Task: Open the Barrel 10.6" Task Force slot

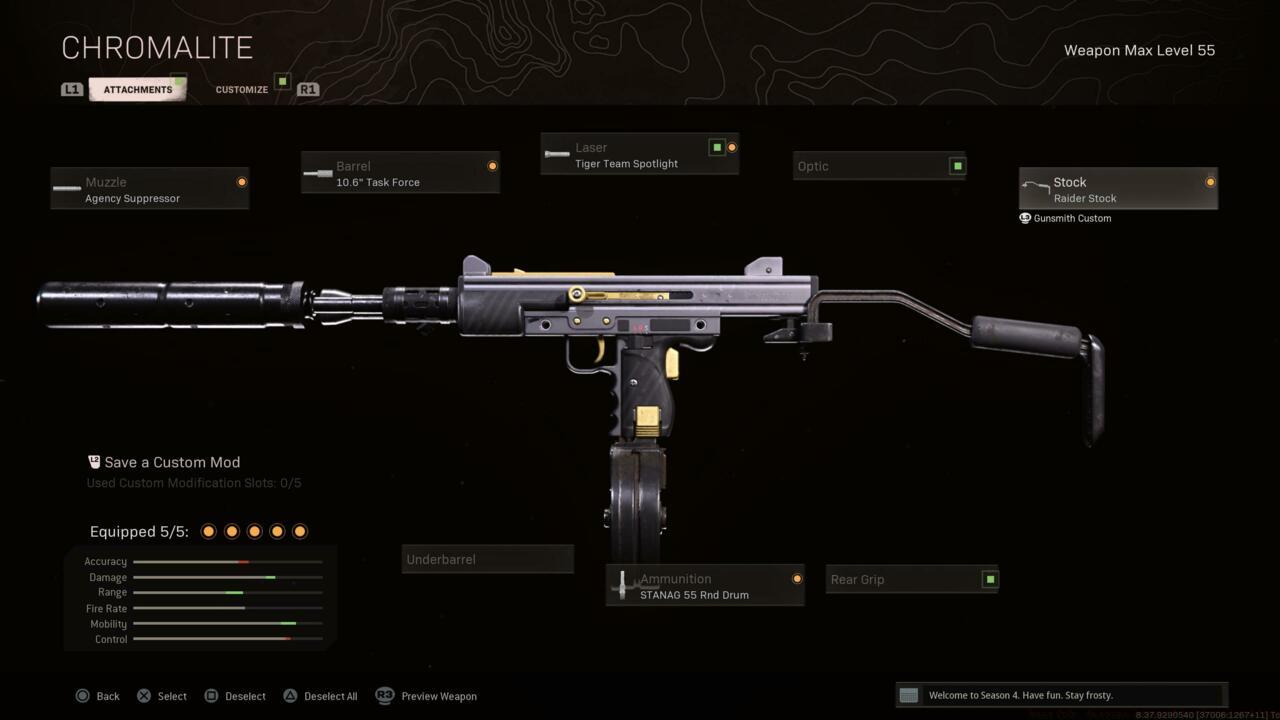Action: coord(400,173)
